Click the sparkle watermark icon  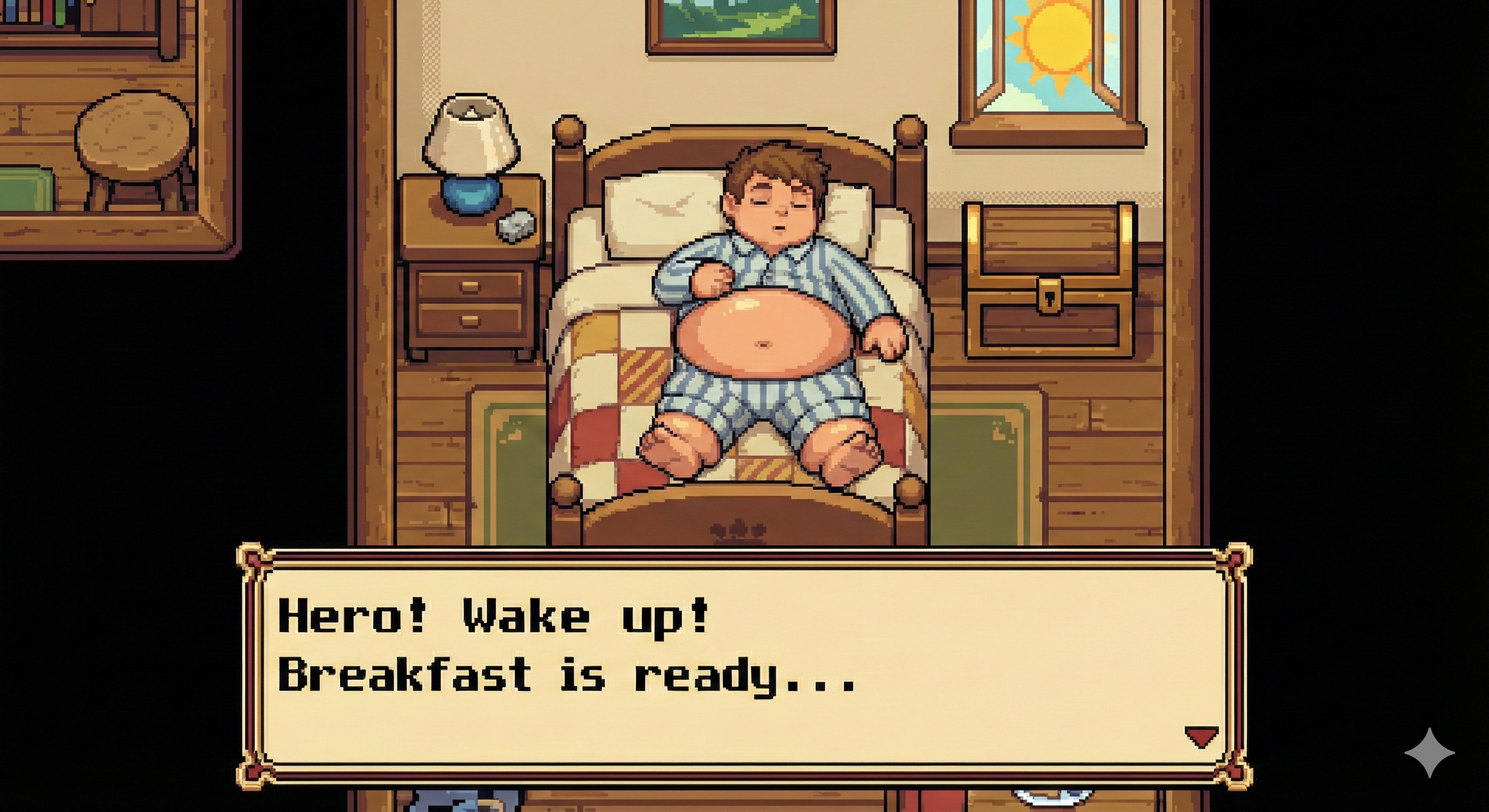point(1429,752)
